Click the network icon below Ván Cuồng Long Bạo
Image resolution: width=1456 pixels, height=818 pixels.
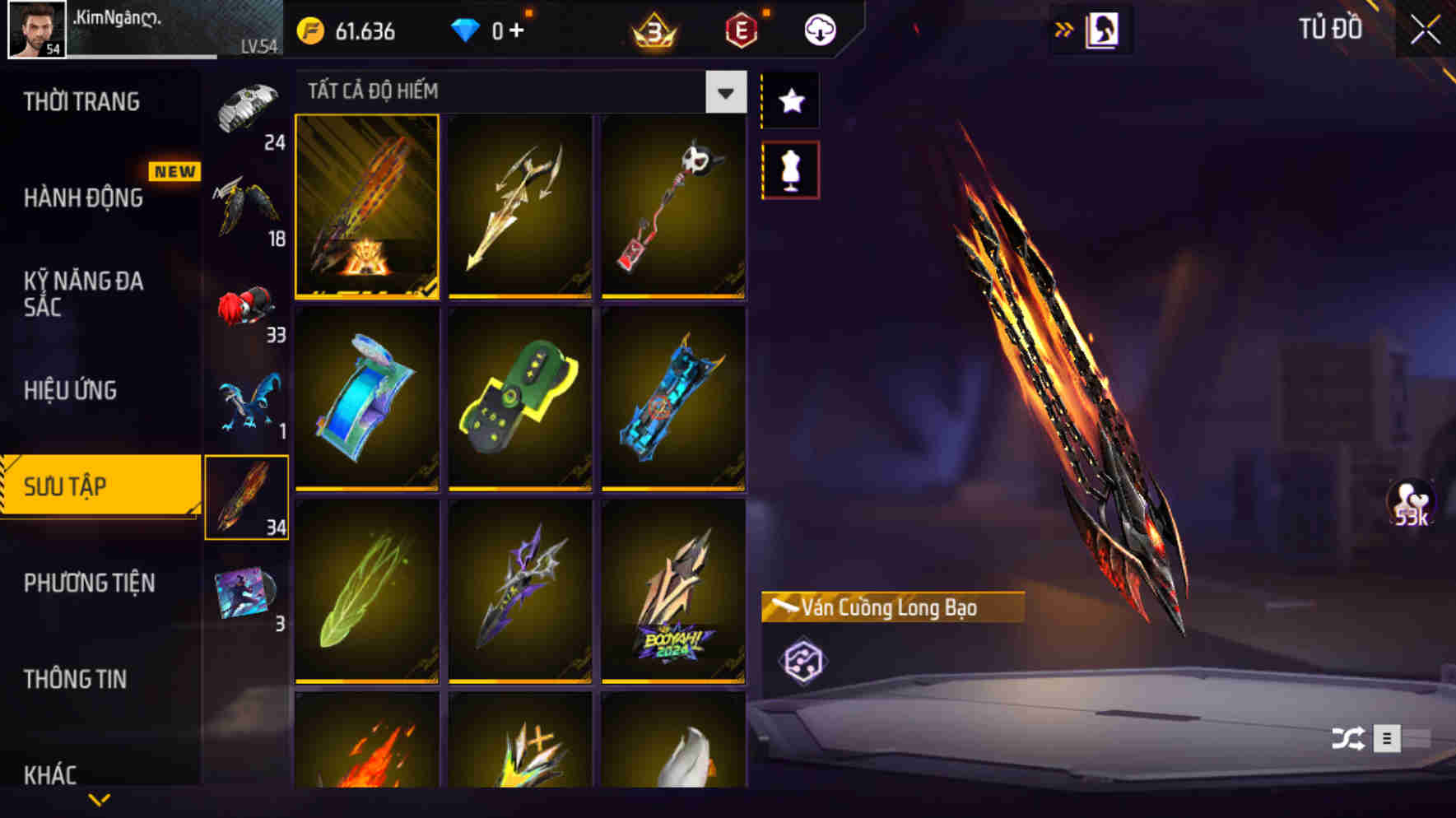click(x=802, y=658)
